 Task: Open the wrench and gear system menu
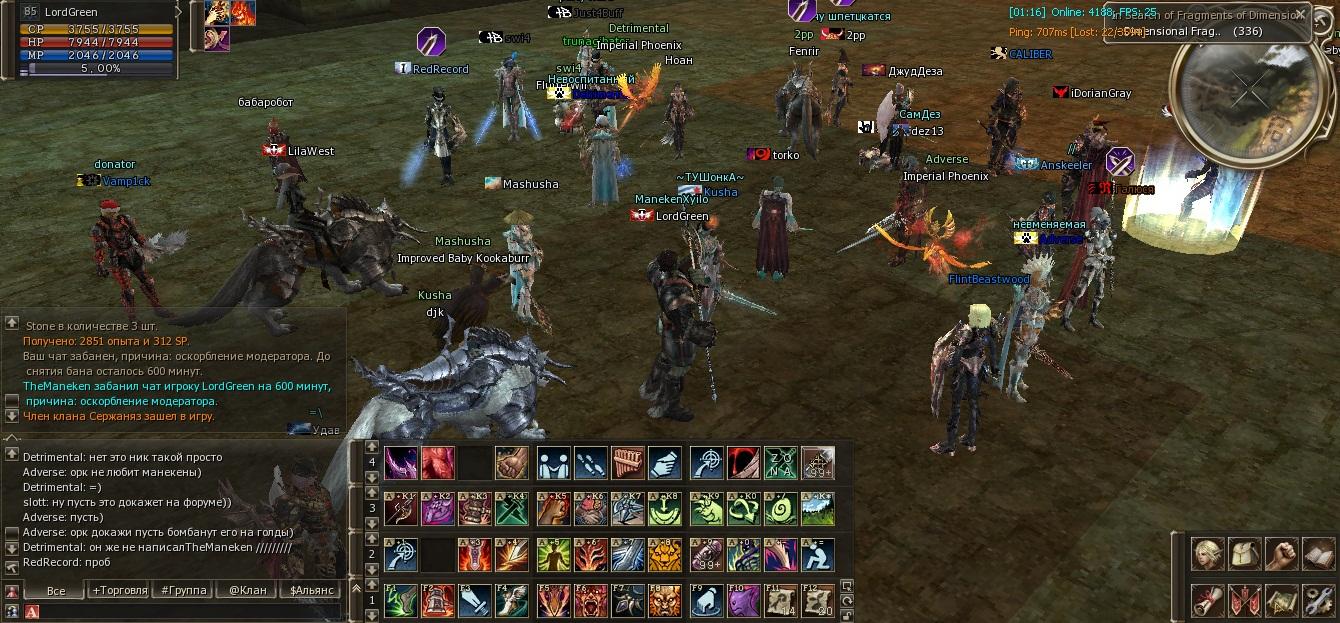1318,600
